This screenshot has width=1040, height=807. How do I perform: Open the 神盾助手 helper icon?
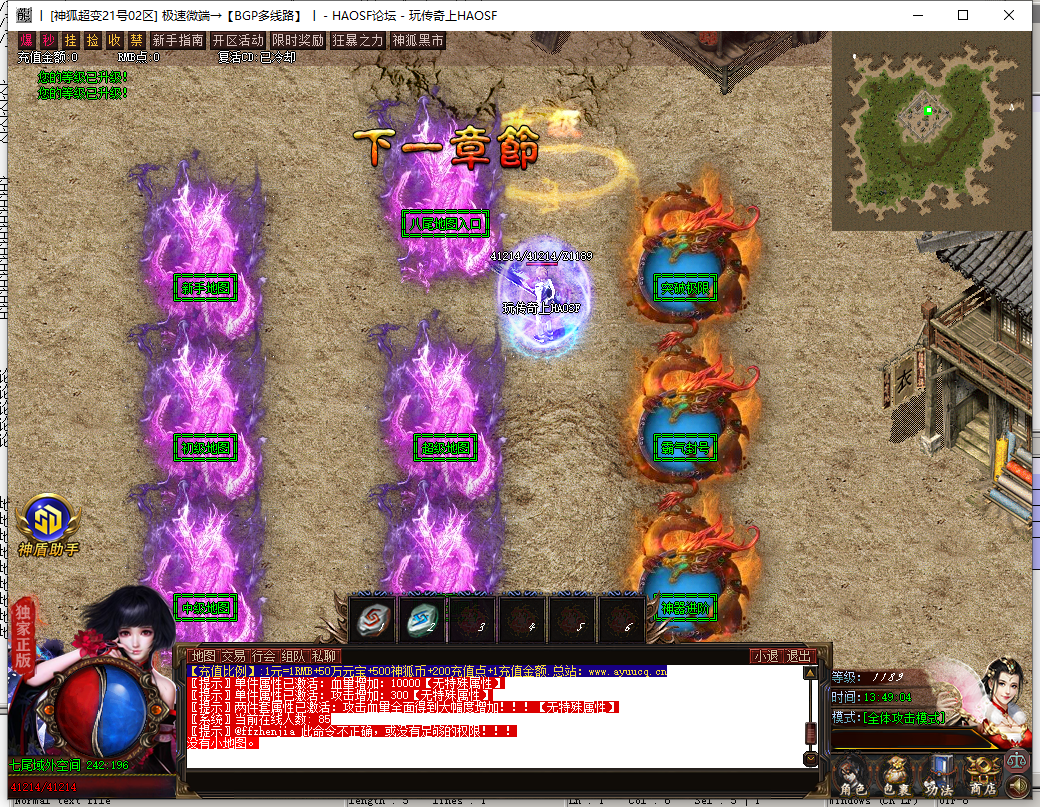click(x=47, y=520)
